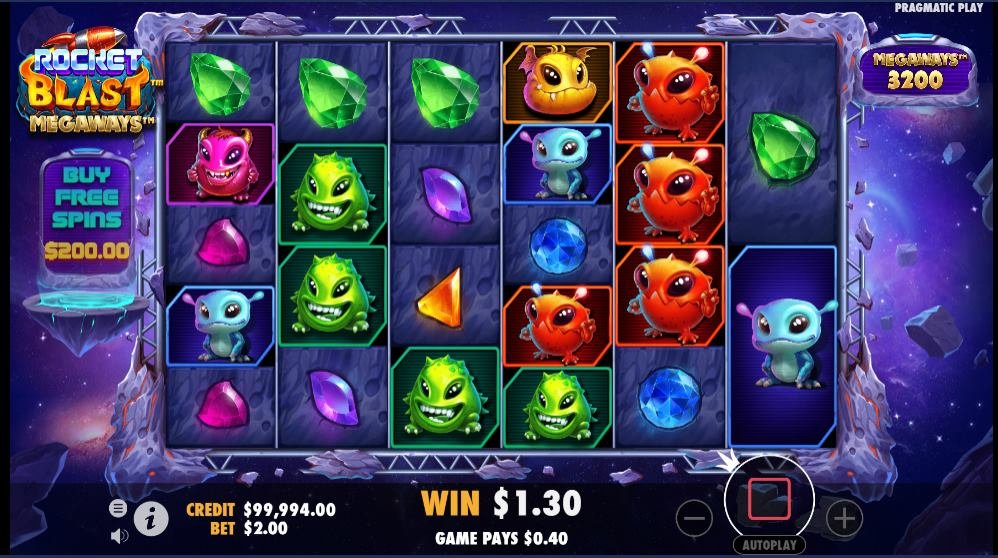This screenshot has width=998, height=558.
Task: Toggle the sound speaker icon
Action: click(x=119, y=535)
